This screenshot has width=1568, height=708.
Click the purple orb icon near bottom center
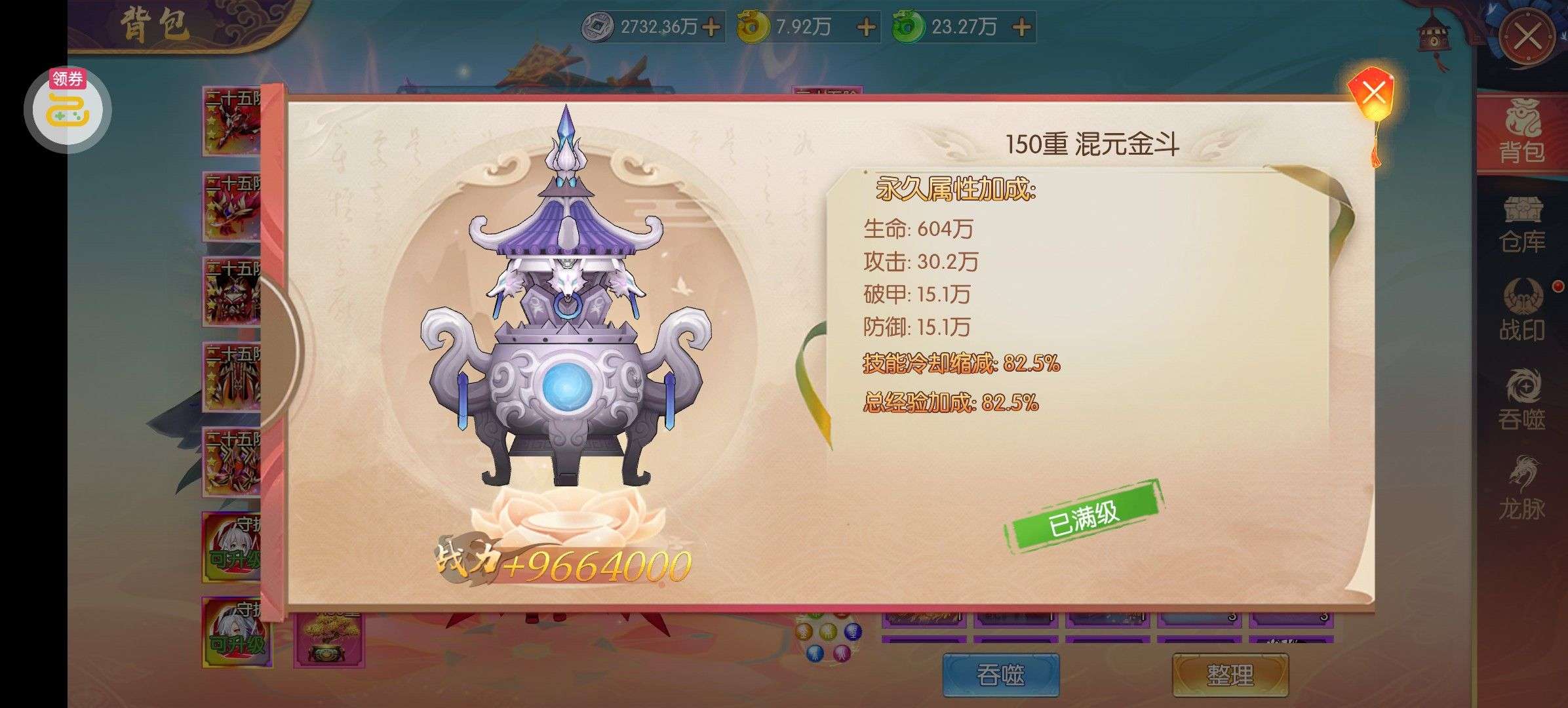(853, 631)
